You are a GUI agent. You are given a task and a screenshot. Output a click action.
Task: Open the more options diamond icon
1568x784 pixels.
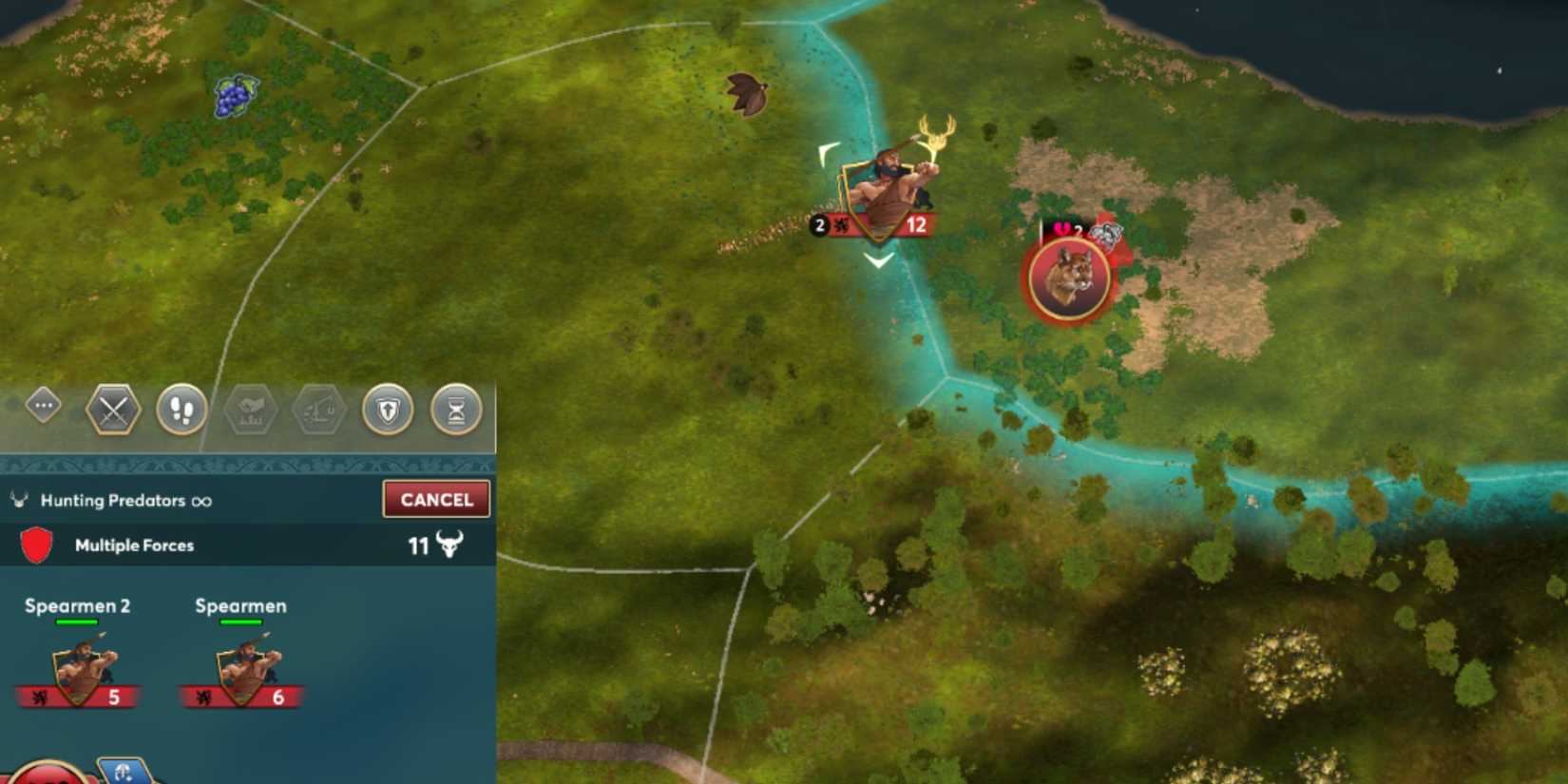(42, 404)
